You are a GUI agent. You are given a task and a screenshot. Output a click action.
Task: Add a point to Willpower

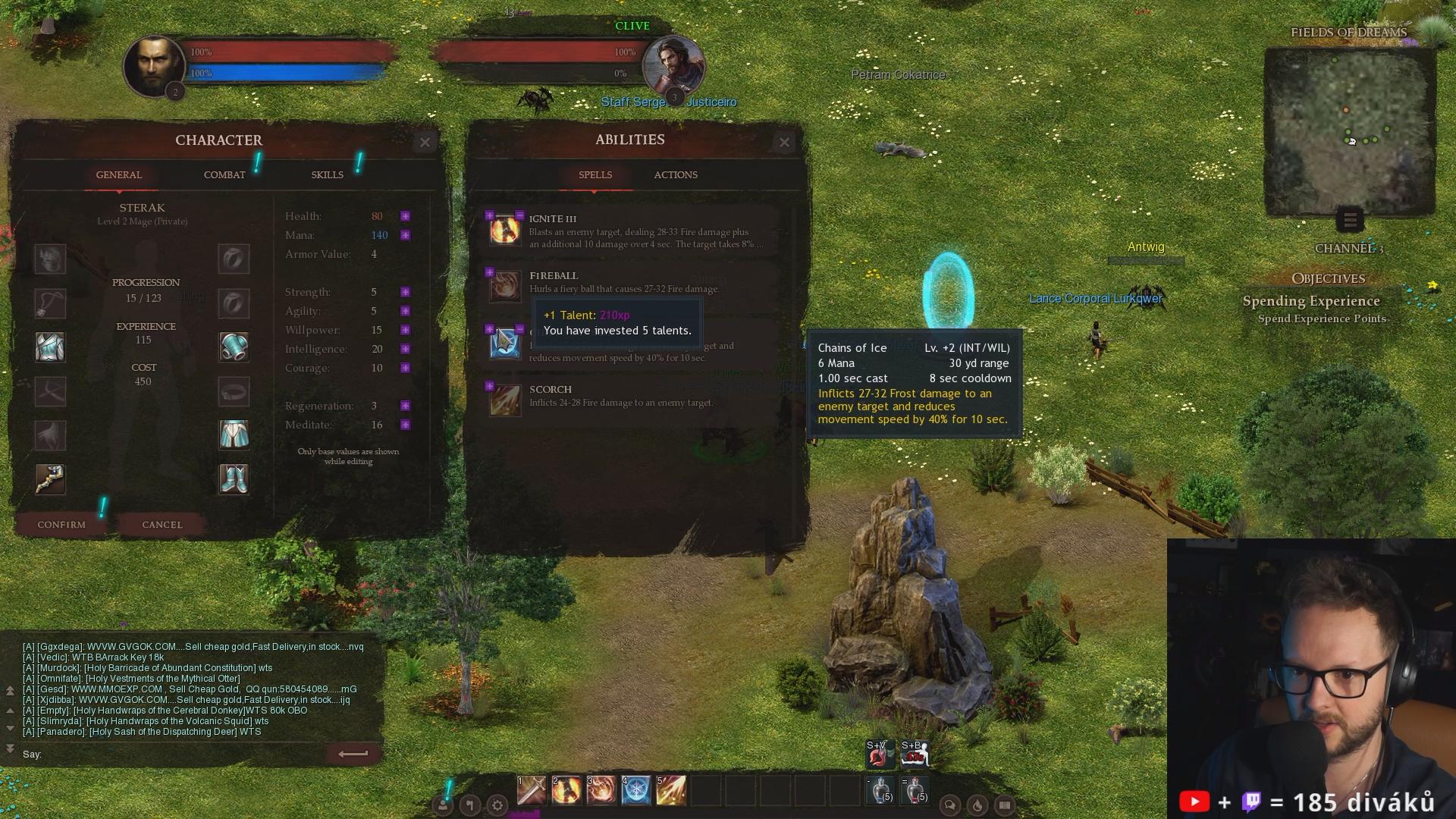406,330
